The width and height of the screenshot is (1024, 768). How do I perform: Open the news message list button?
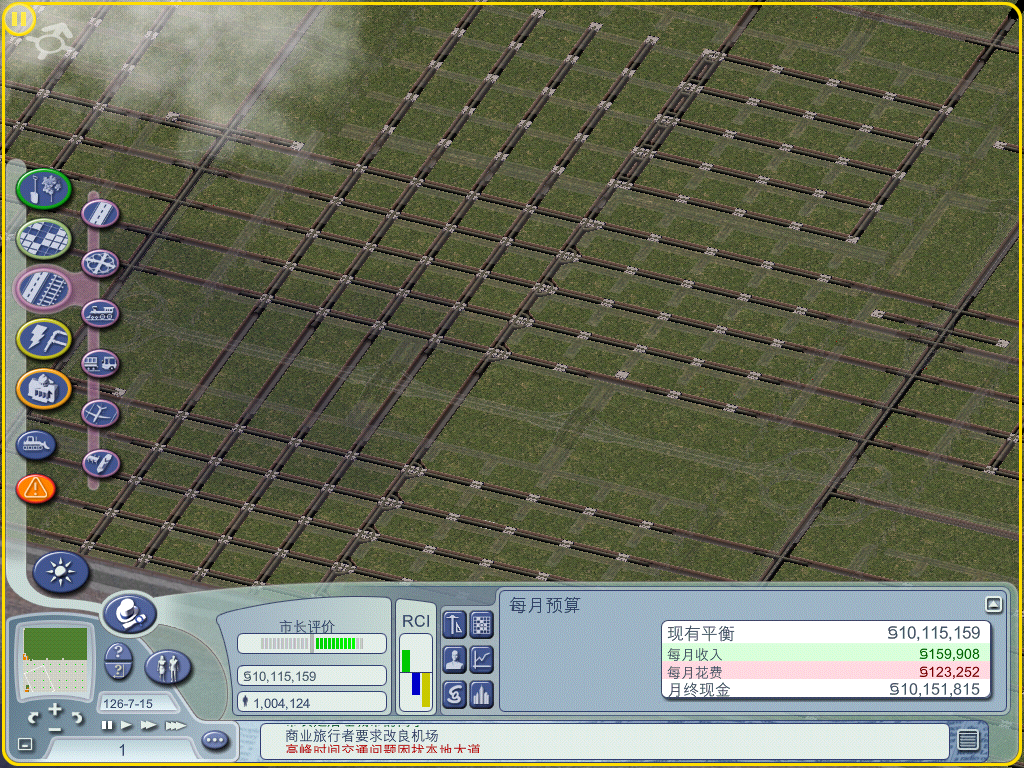tap(967, 740)
